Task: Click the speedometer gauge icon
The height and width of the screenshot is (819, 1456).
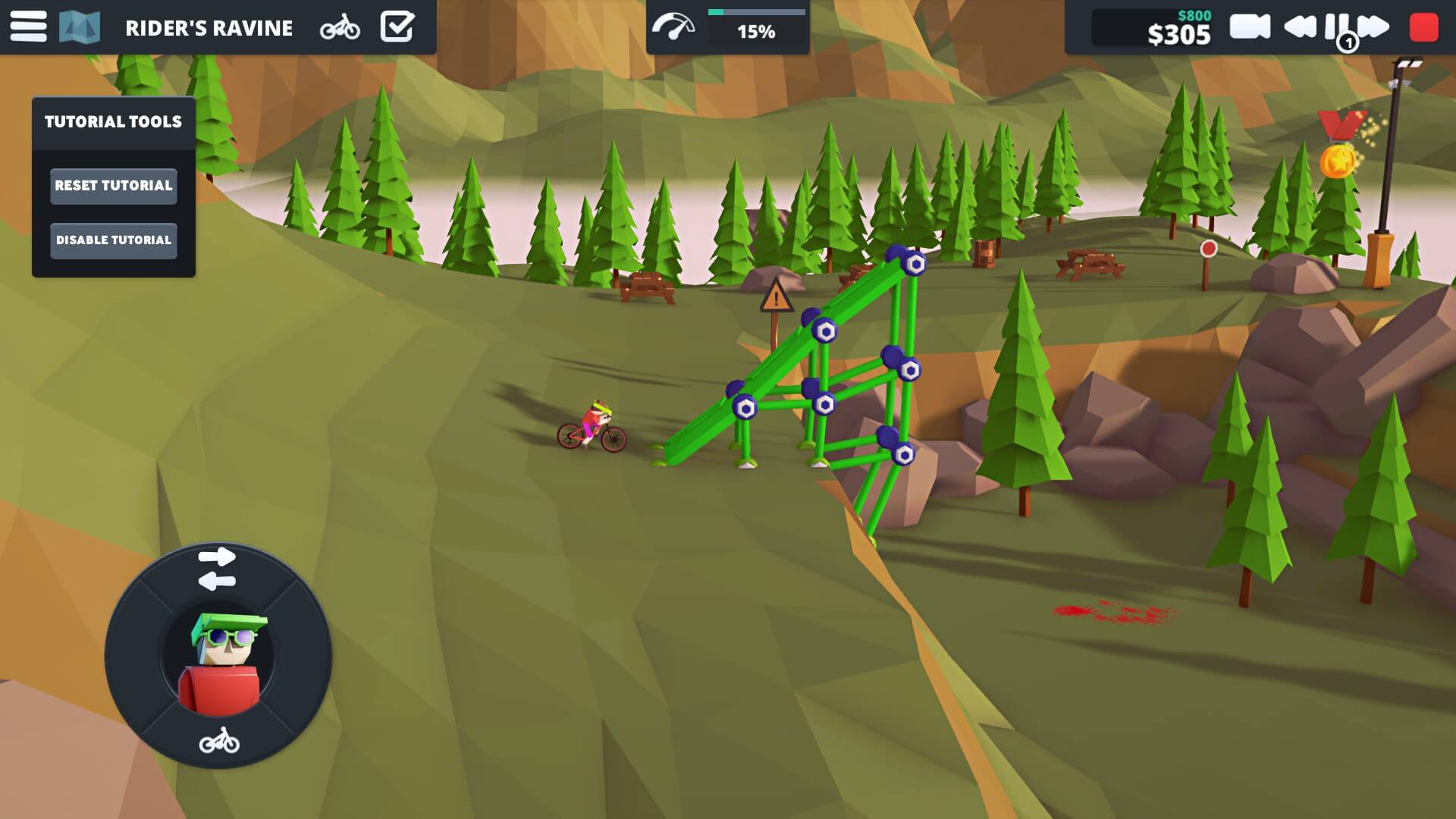Action: [x=673, y=27]
